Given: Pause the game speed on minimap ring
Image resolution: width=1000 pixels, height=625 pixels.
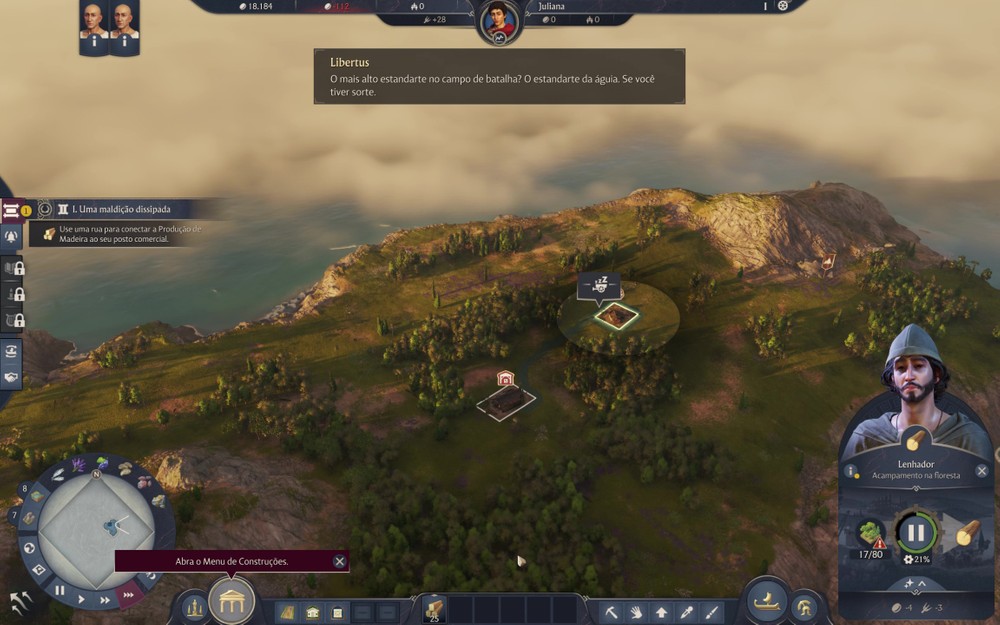Looking at the screenshot, I should point(60,590).
